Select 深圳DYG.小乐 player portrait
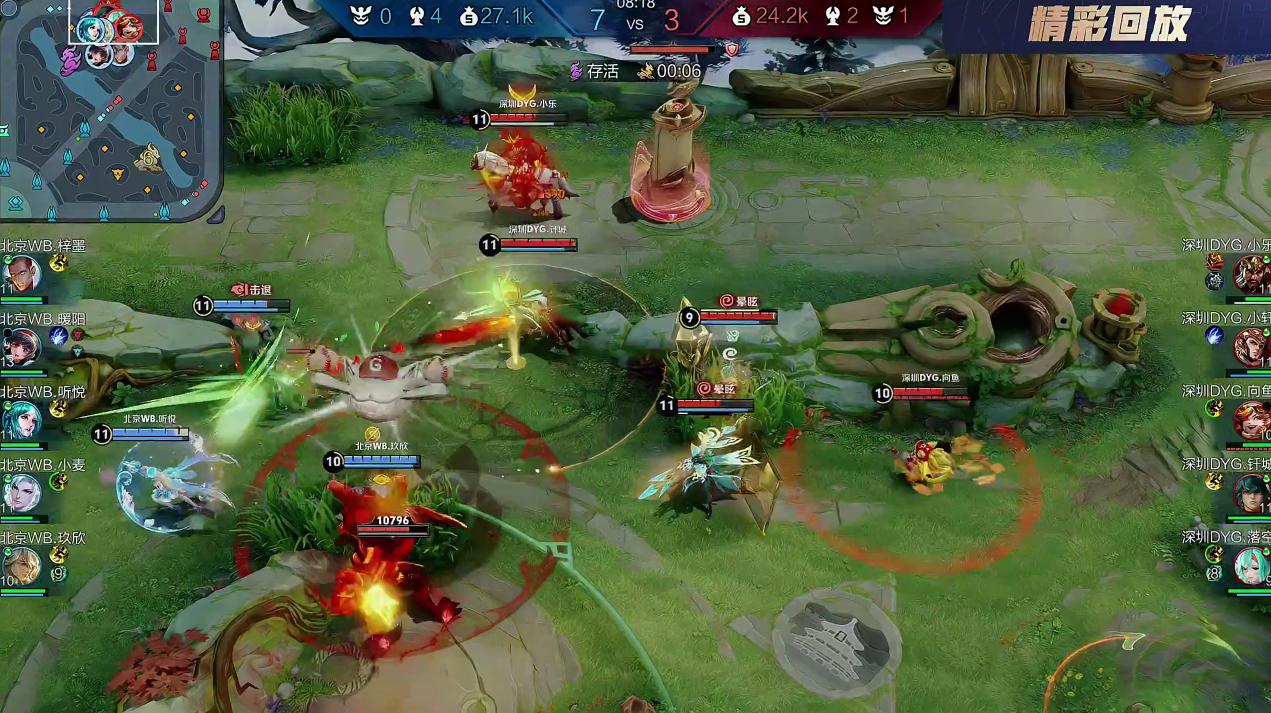The image size is (1271, 713). [1251, 273]
